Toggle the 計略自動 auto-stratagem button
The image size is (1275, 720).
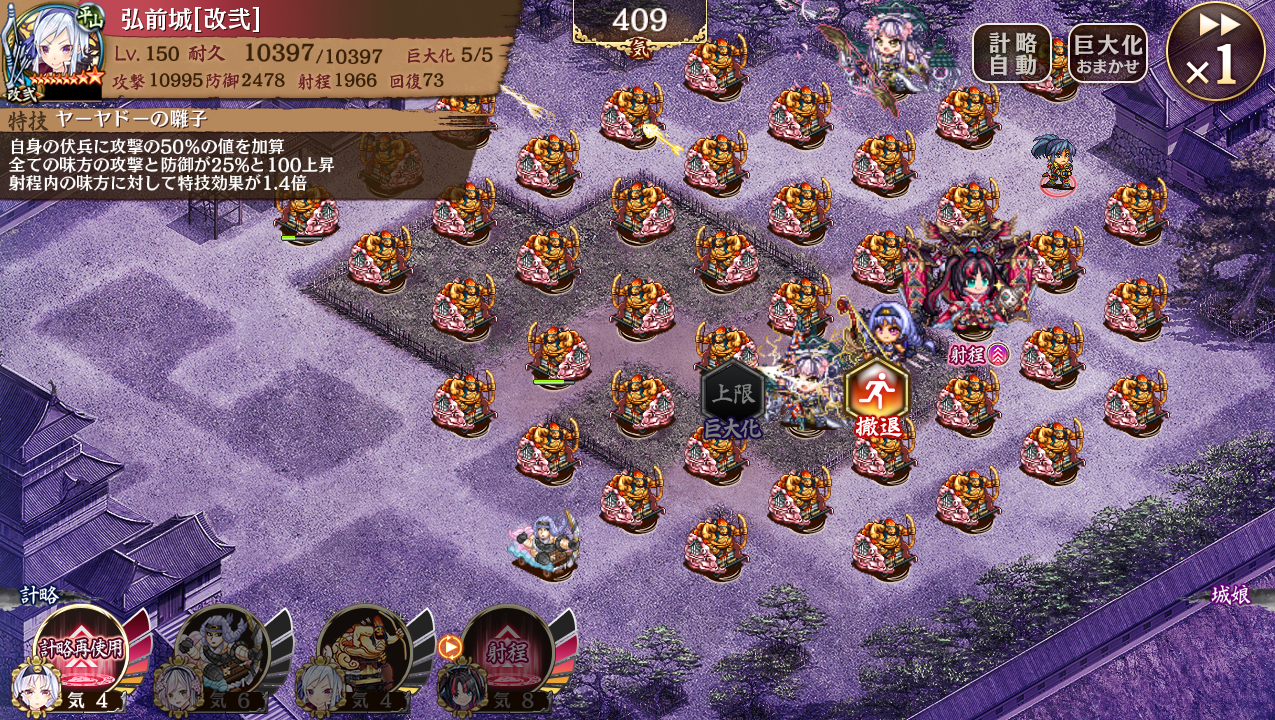[x=1011, y=54]
